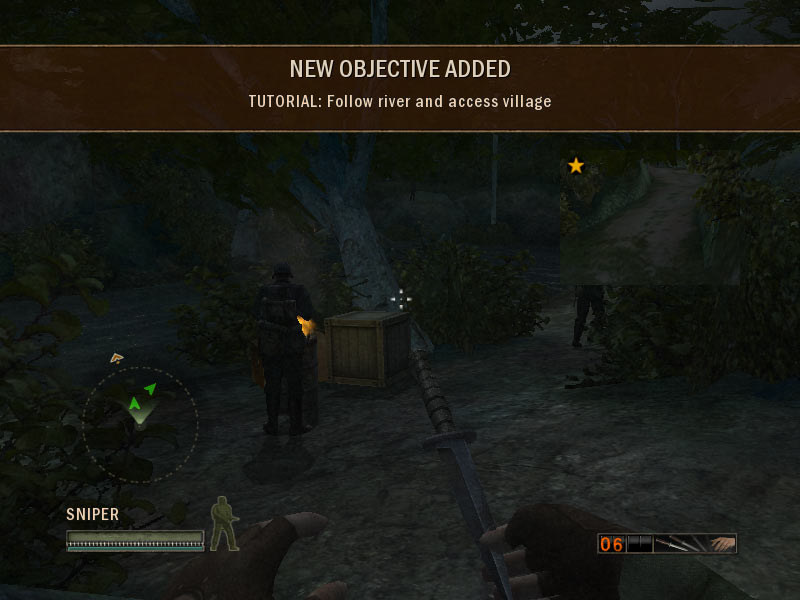Click the orange objective arrow beside the radar

coord(117,357)
